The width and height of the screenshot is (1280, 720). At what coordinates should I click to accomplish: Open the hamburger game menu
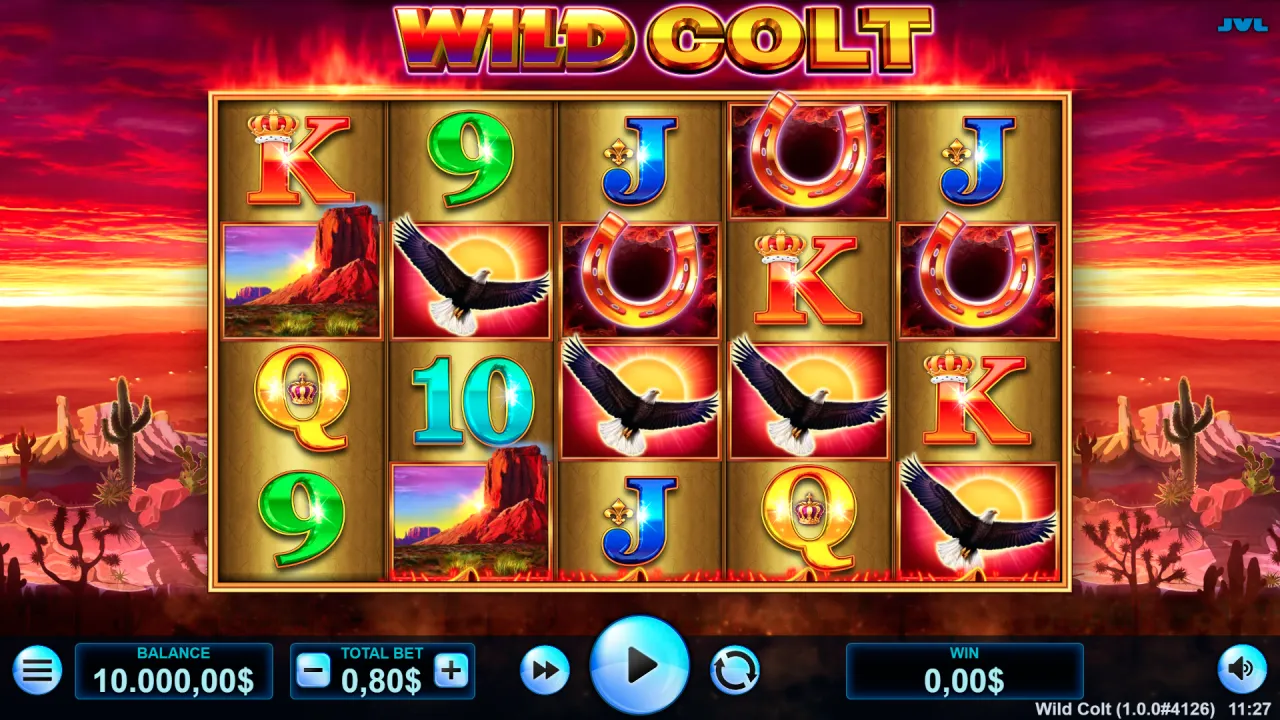coord(37,671)
